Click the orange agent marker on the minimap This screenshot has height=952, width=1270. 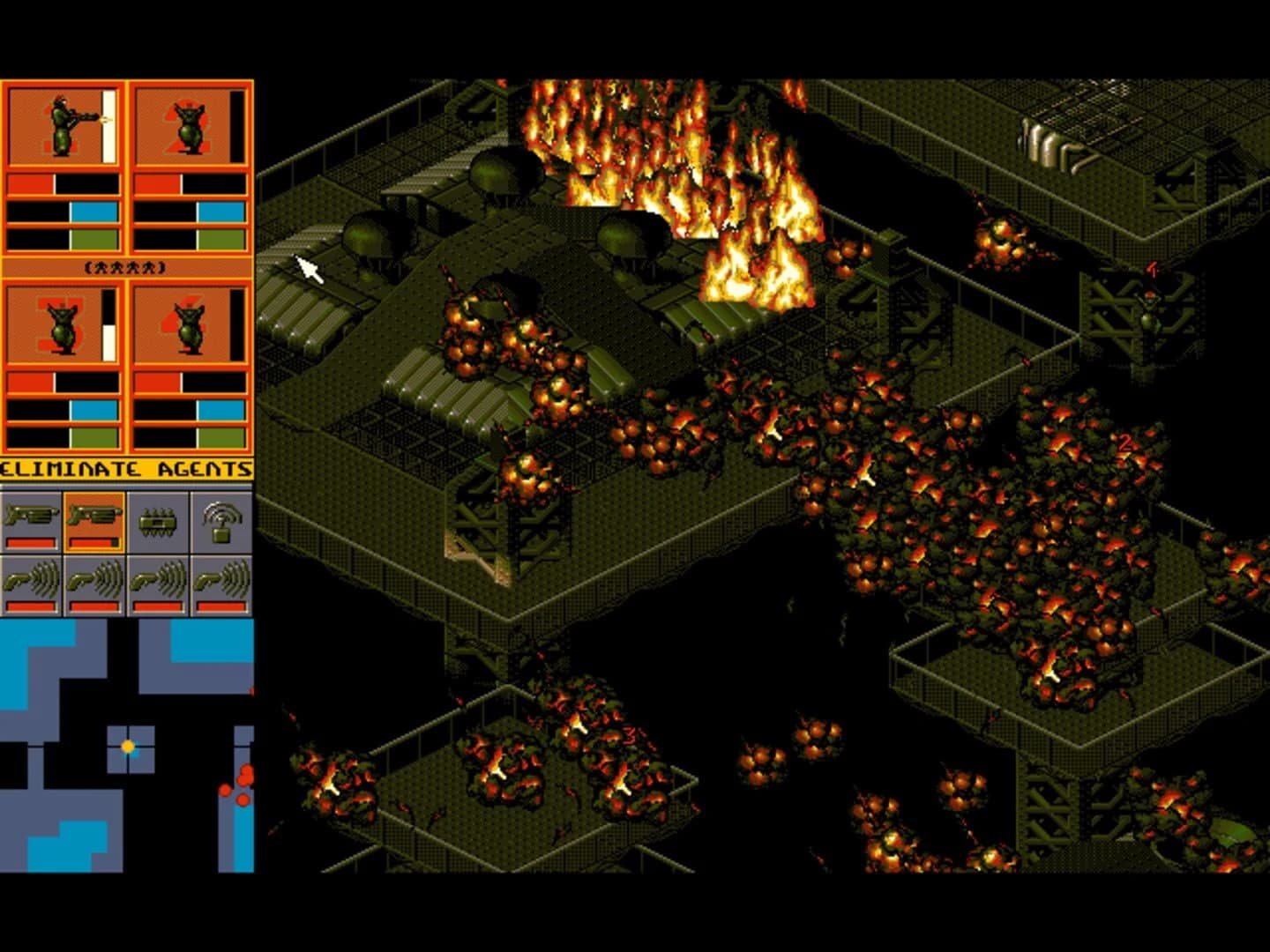click(x=130, y=745)
